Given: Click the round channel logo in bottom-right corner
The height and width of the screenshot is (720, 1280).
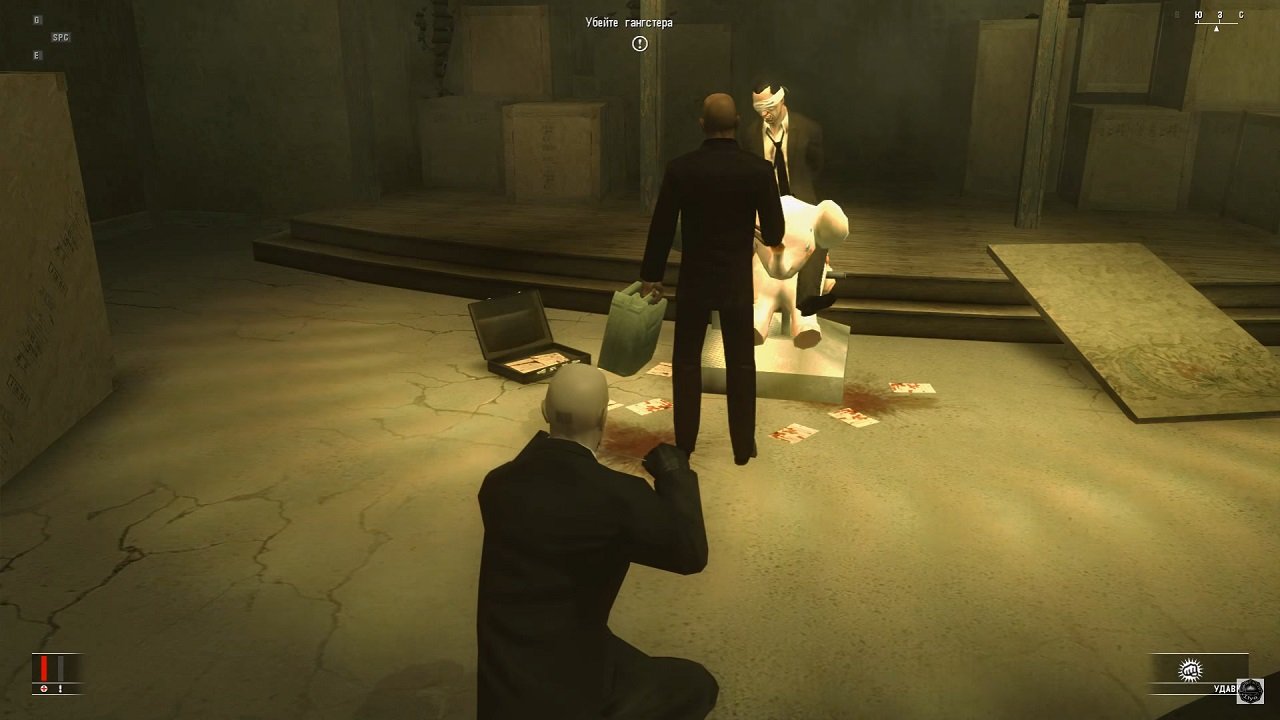Looking at the screenshot, I should click(x=1251, y=692).
